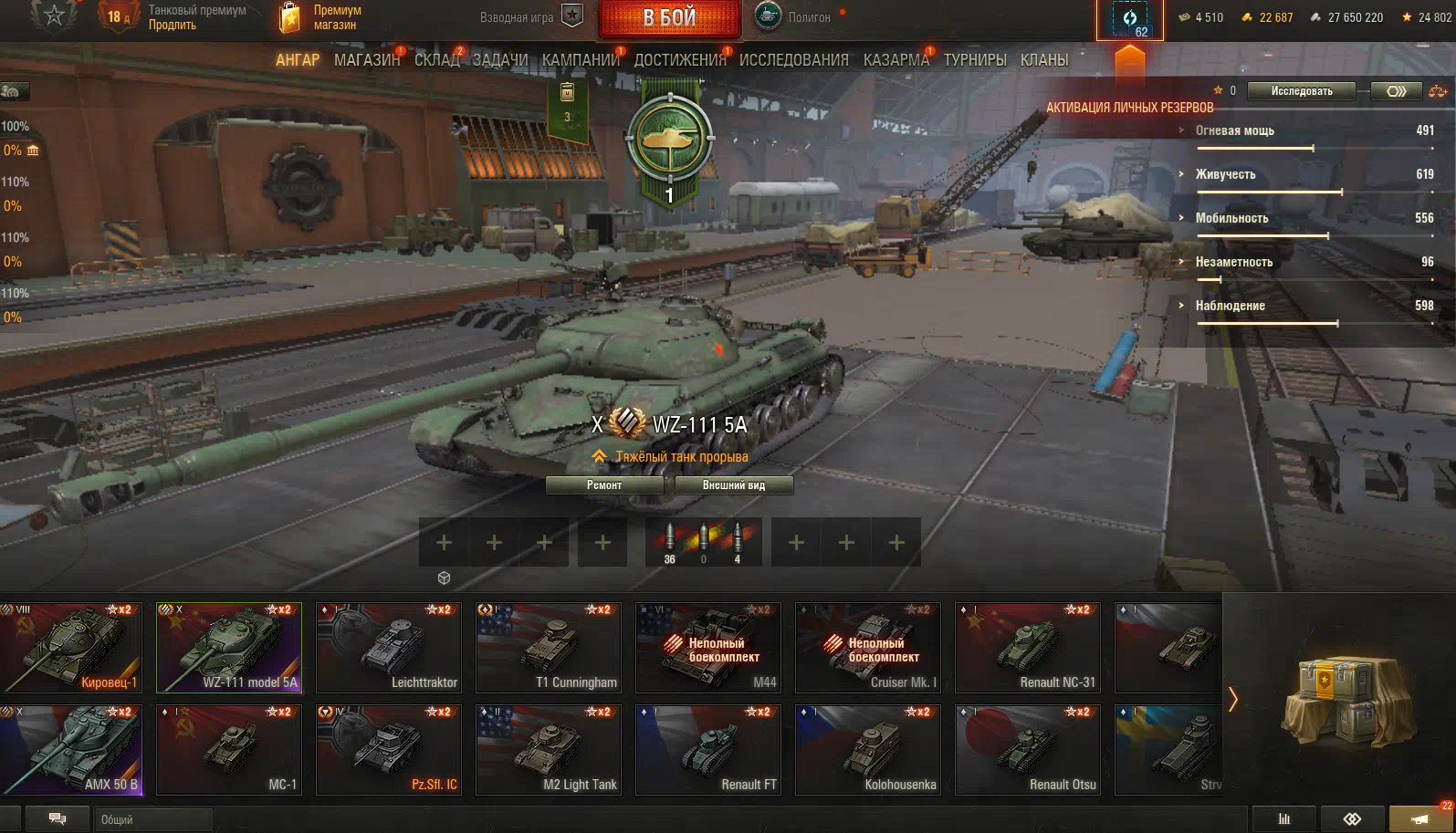Start battle with the В БОЙ button
The image size is (1456, 833).
pyautogui.click(x=669, y=18)
